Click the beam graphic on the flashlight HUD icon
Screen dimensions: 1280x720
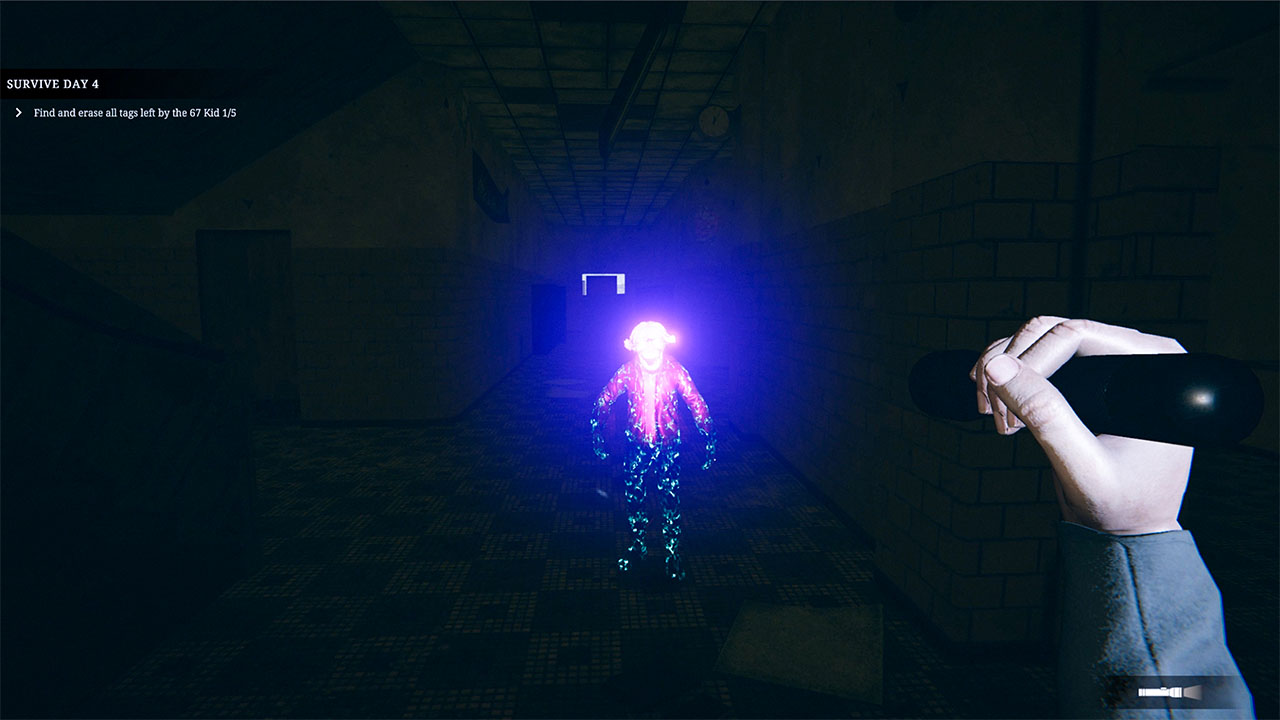pos(1192,692)
